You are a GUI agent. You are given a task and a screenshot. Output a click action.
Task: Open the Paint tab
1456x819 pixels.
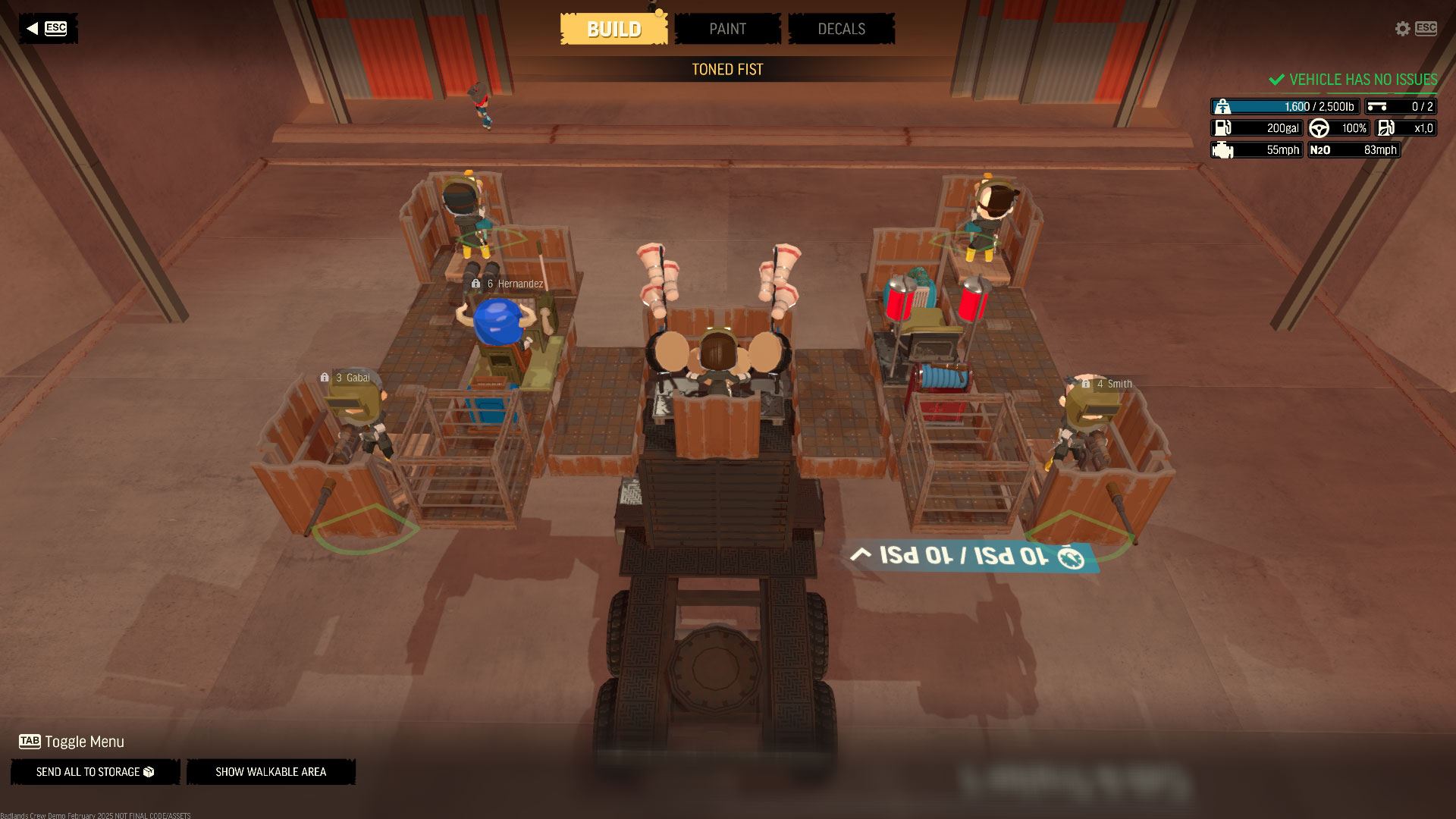[x=727, y=29]
